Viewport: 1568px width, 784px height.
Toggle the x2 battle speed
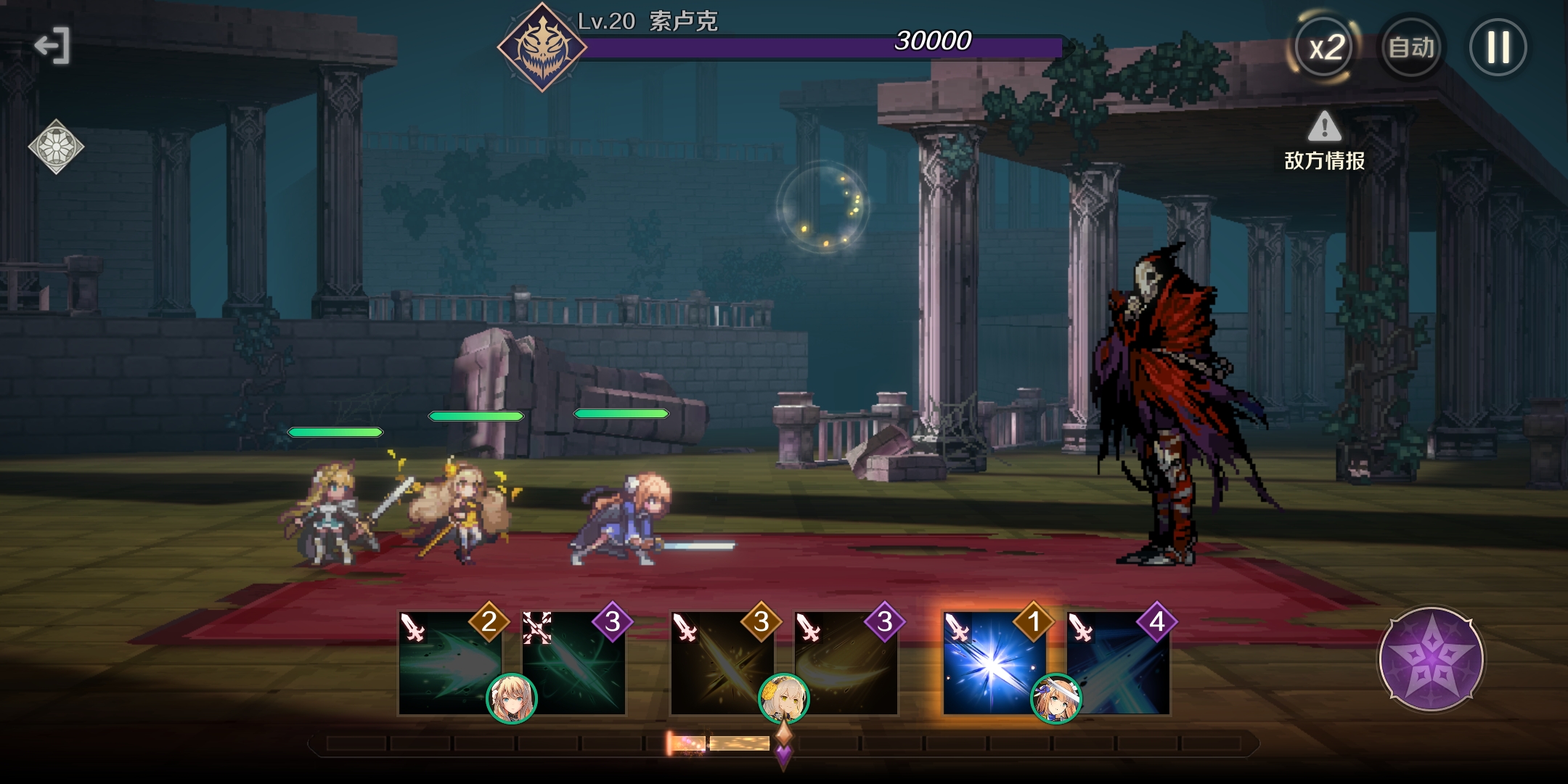pos(1326,48)
